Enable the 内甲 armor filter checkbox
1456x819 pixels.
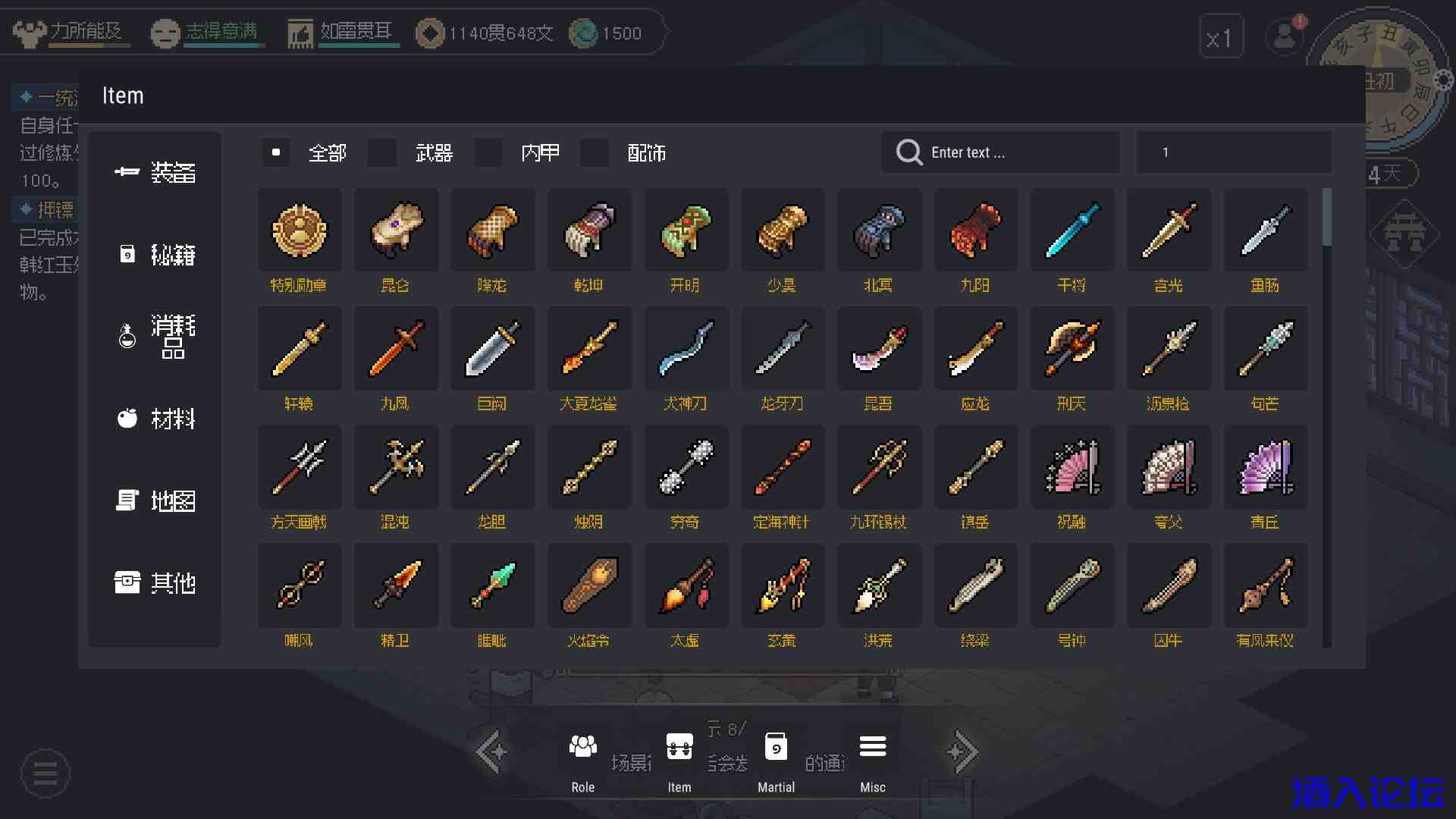488,152
